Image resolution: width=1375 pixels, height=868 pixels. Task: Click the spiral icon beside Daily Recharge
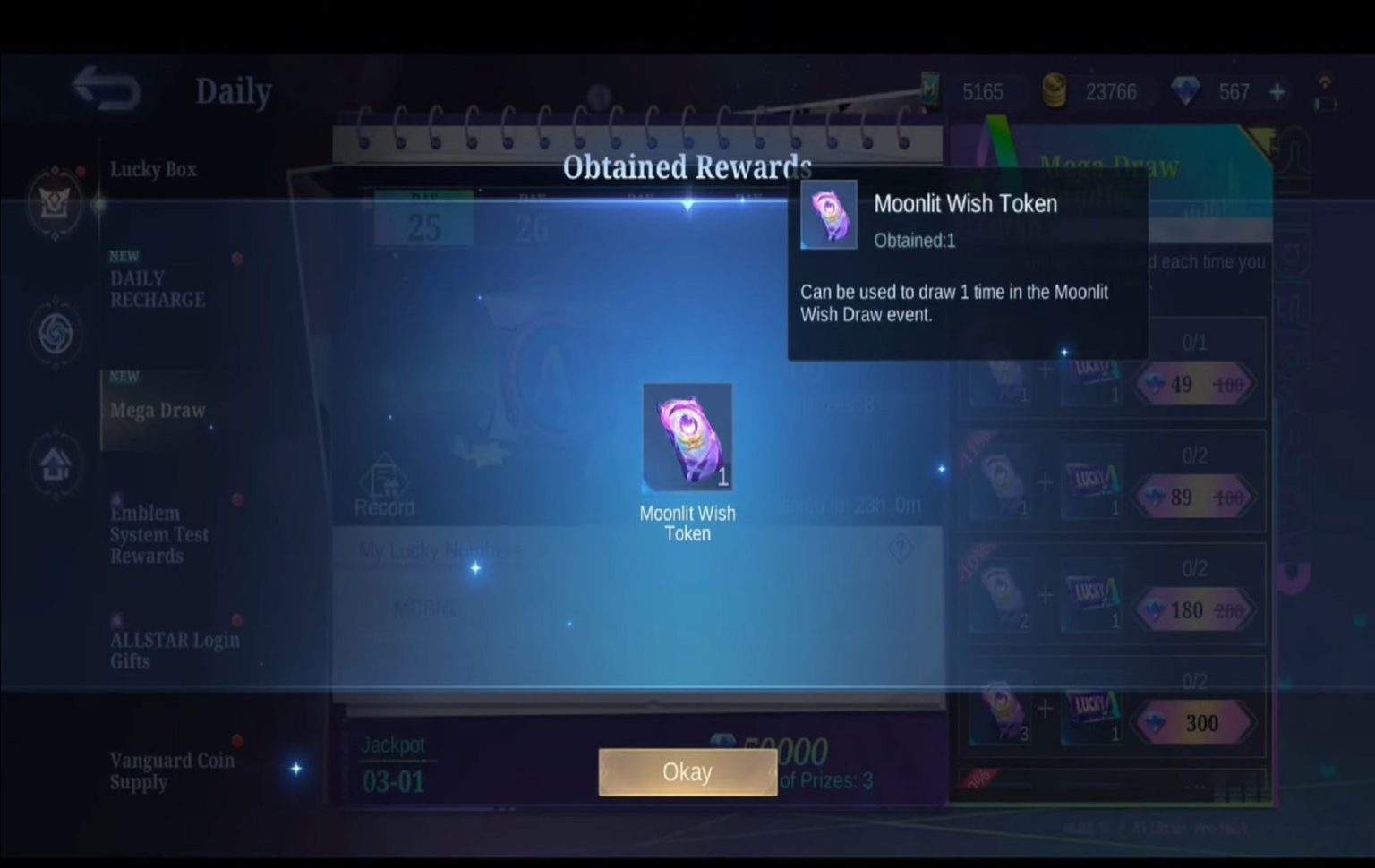pyautogui.click(x=56, y=331)
